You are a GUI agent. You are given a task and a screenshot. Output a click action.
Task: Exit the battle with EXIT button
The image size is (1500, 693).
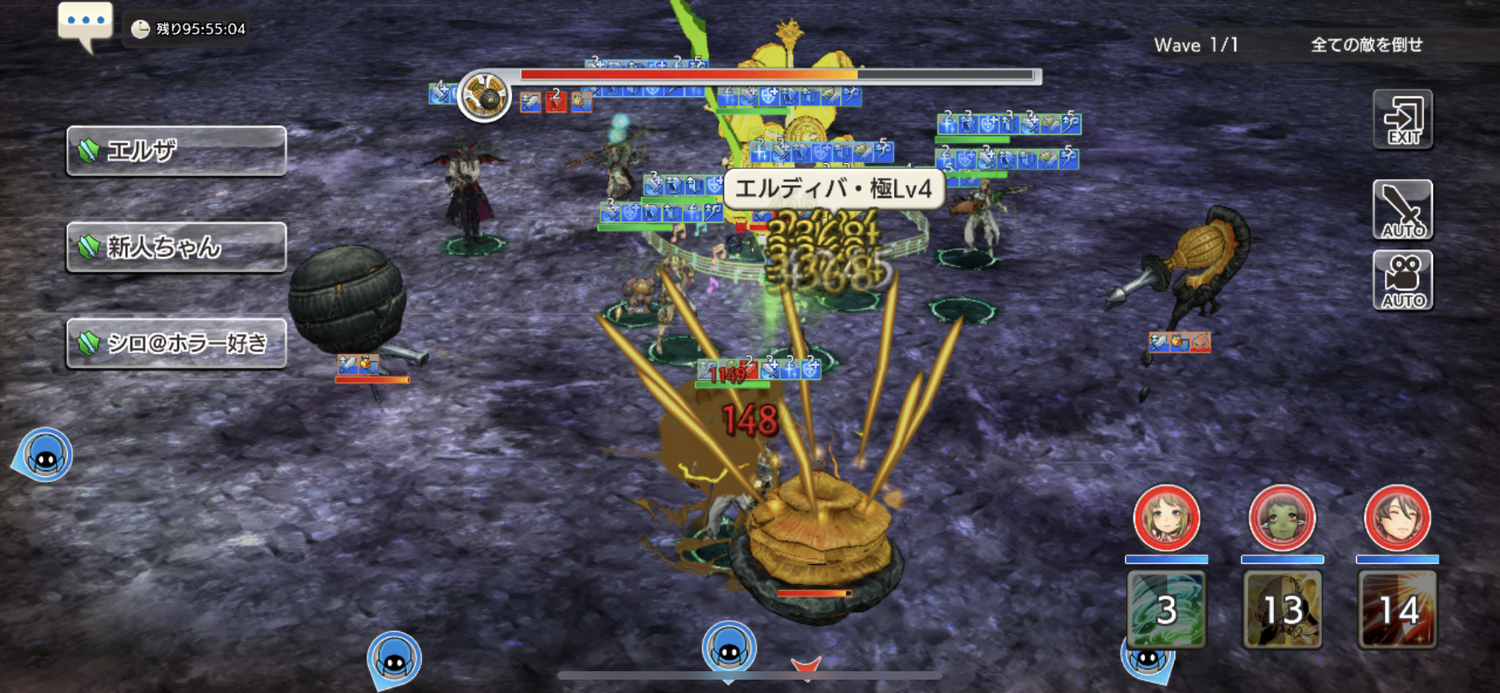pyautogui.click(x=1402, y=120)
